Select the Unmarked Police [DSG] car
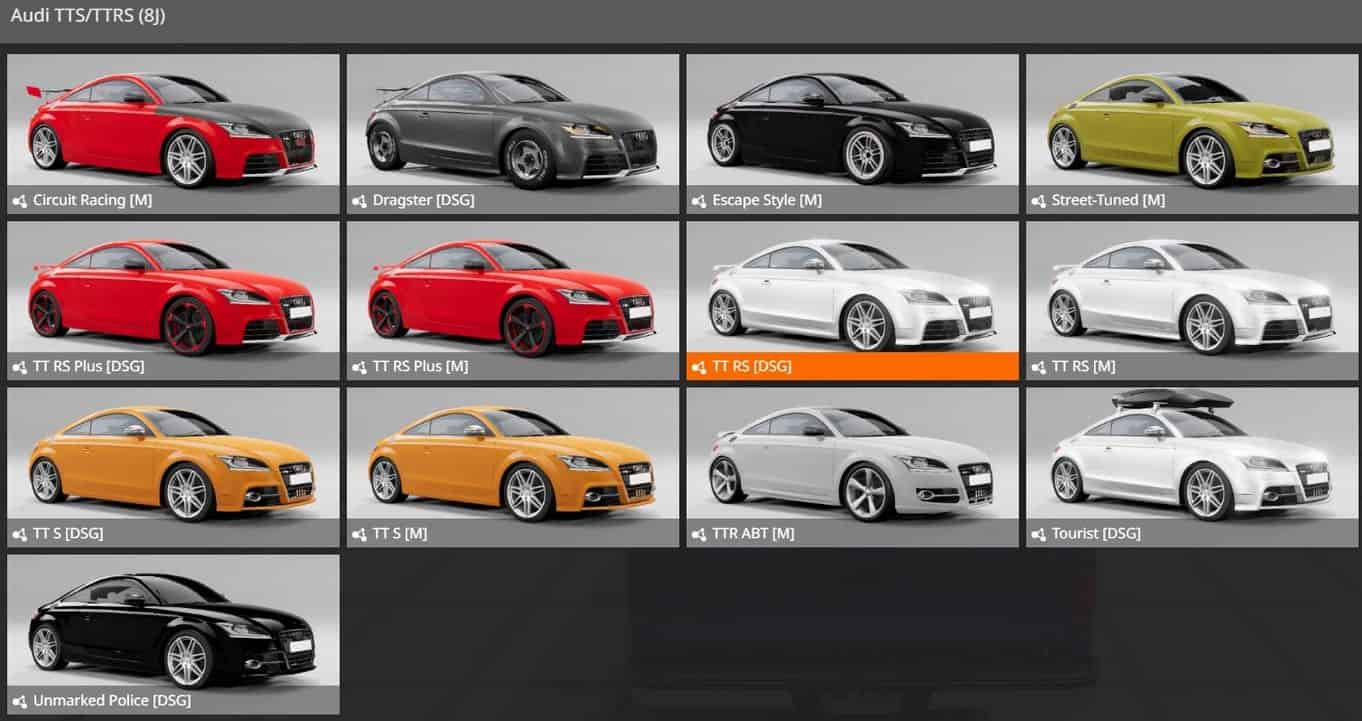This screenshot has height=721, width=1362. 173,634
